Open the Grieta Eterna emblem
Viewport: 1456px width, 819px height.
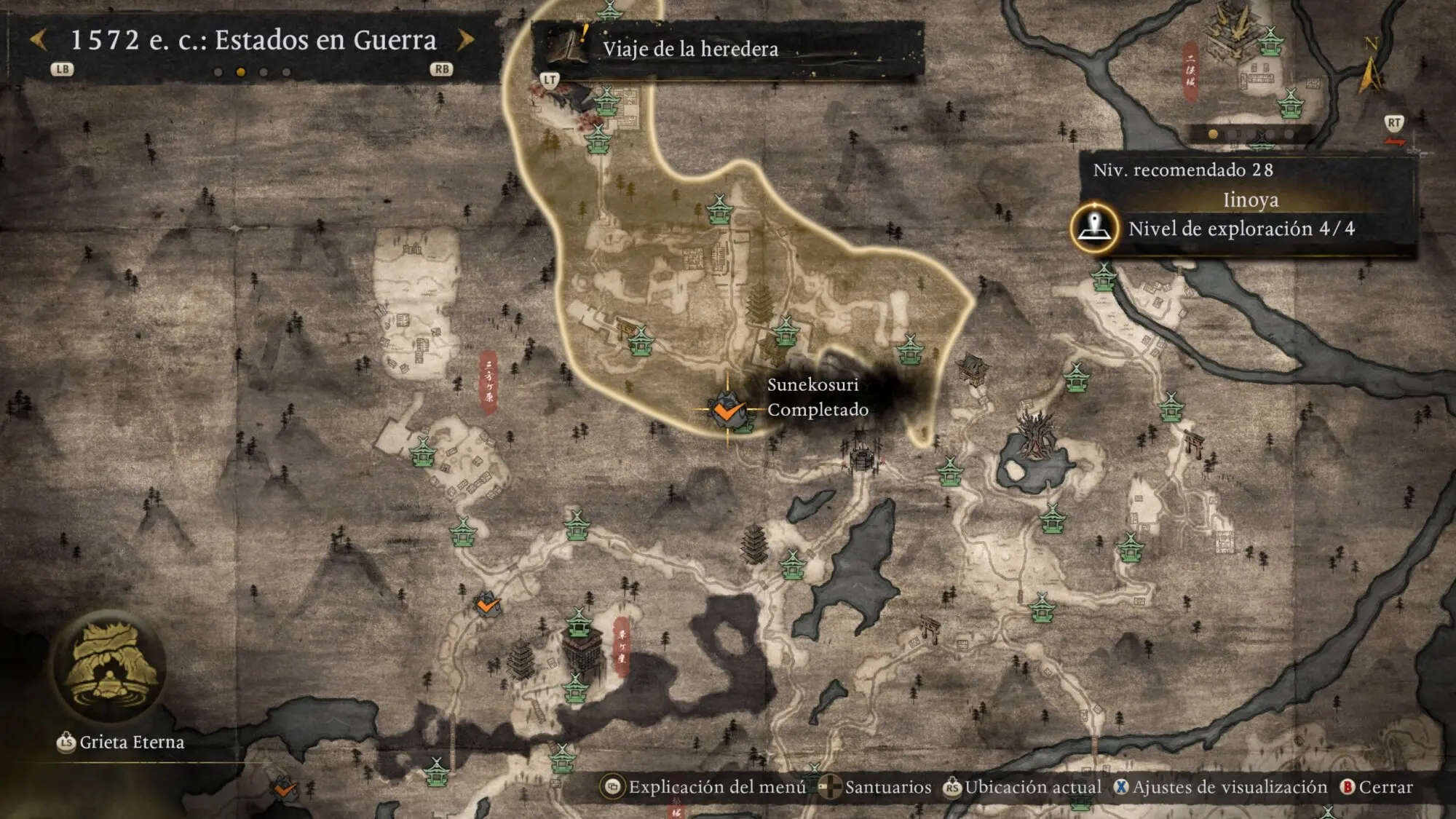(109, 668)
